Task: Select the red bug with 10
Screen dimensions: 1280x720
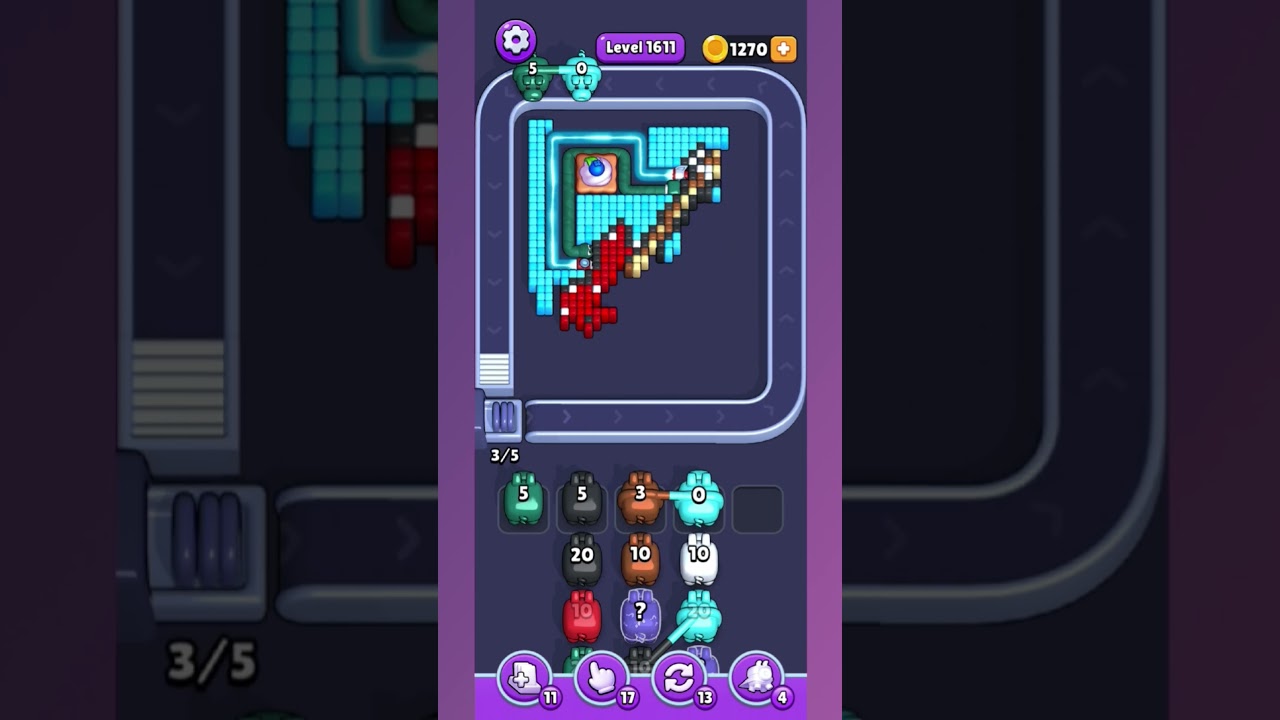Action: click(x=582, y=619)
